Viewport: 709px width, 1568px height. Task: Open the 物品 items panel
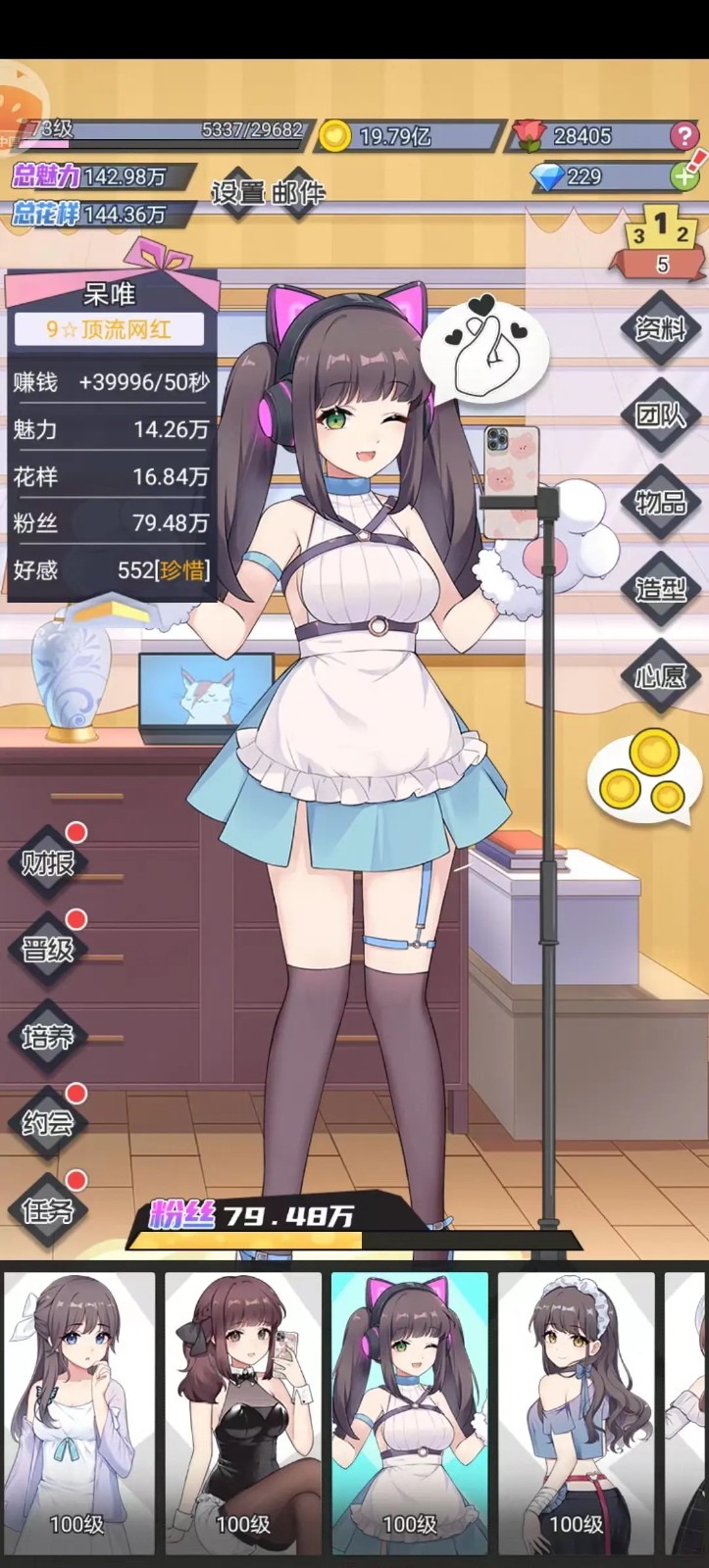pyautogui.click(x=660, y=503)
